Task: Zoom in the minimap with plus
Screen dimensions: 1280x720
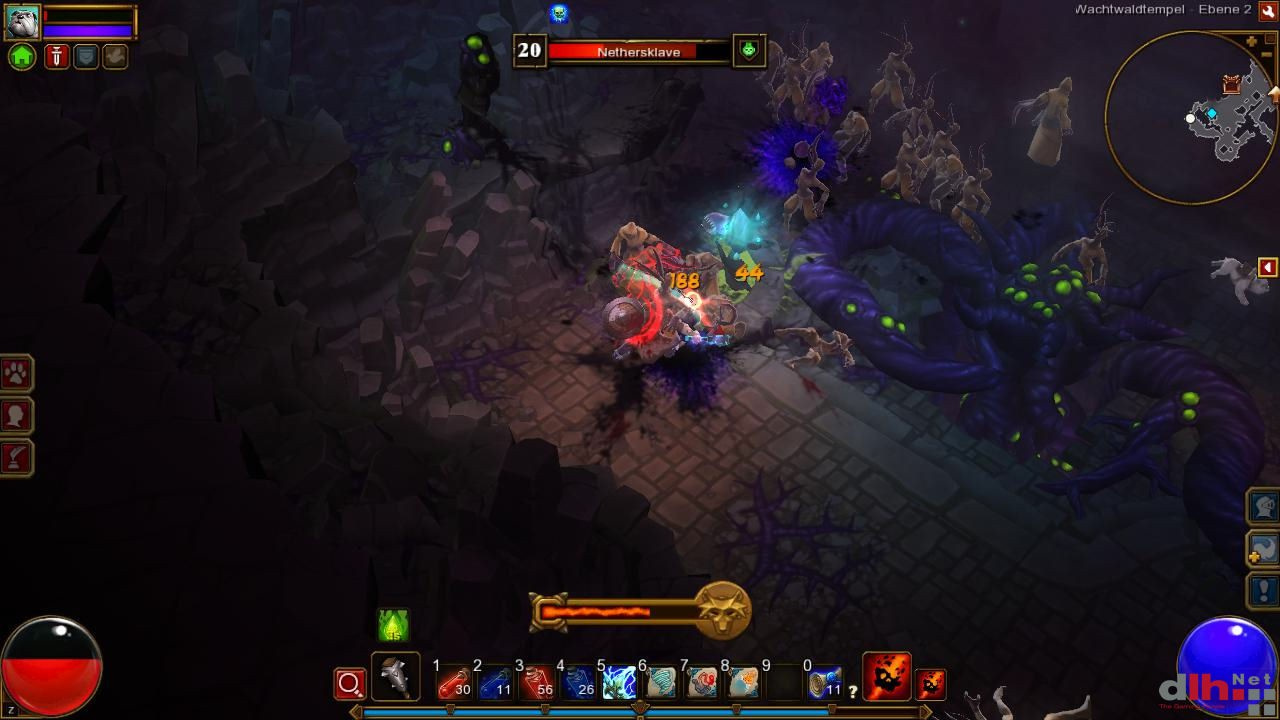Action: pyautogui.click(x=1253, y=41)
